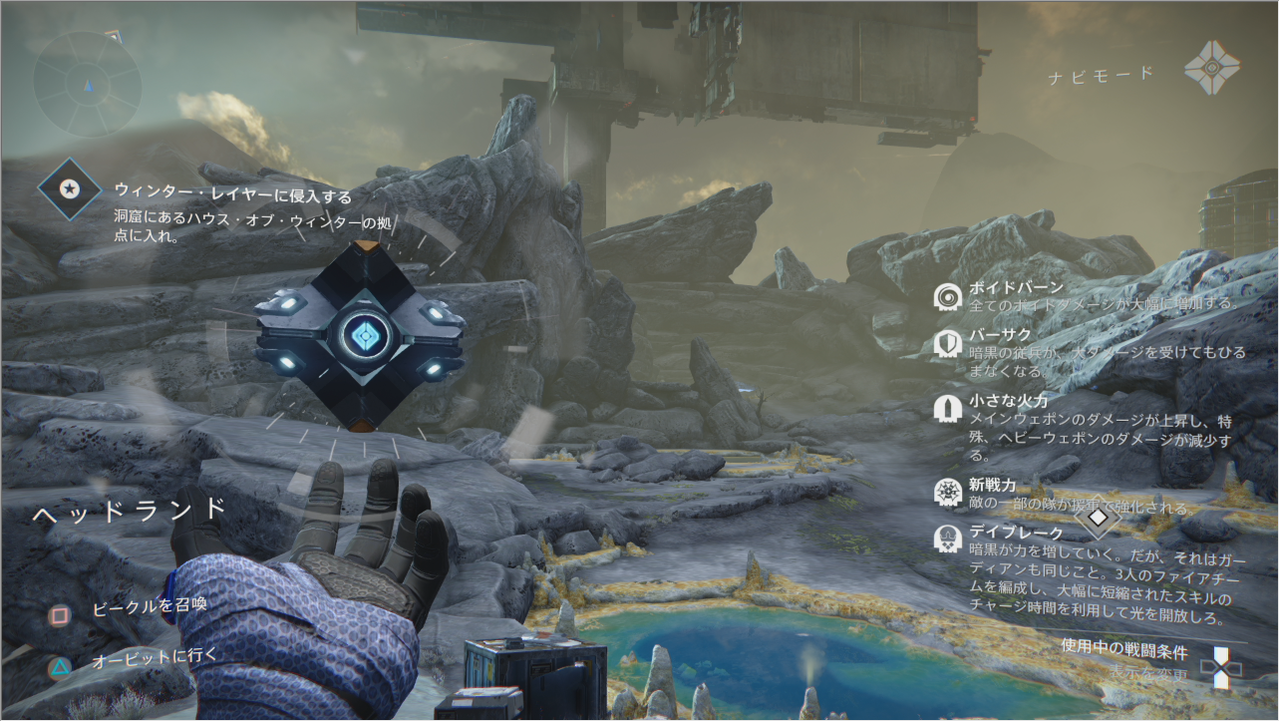
Task: Select the バーサク modifier icon
Action: pos(947,343)
